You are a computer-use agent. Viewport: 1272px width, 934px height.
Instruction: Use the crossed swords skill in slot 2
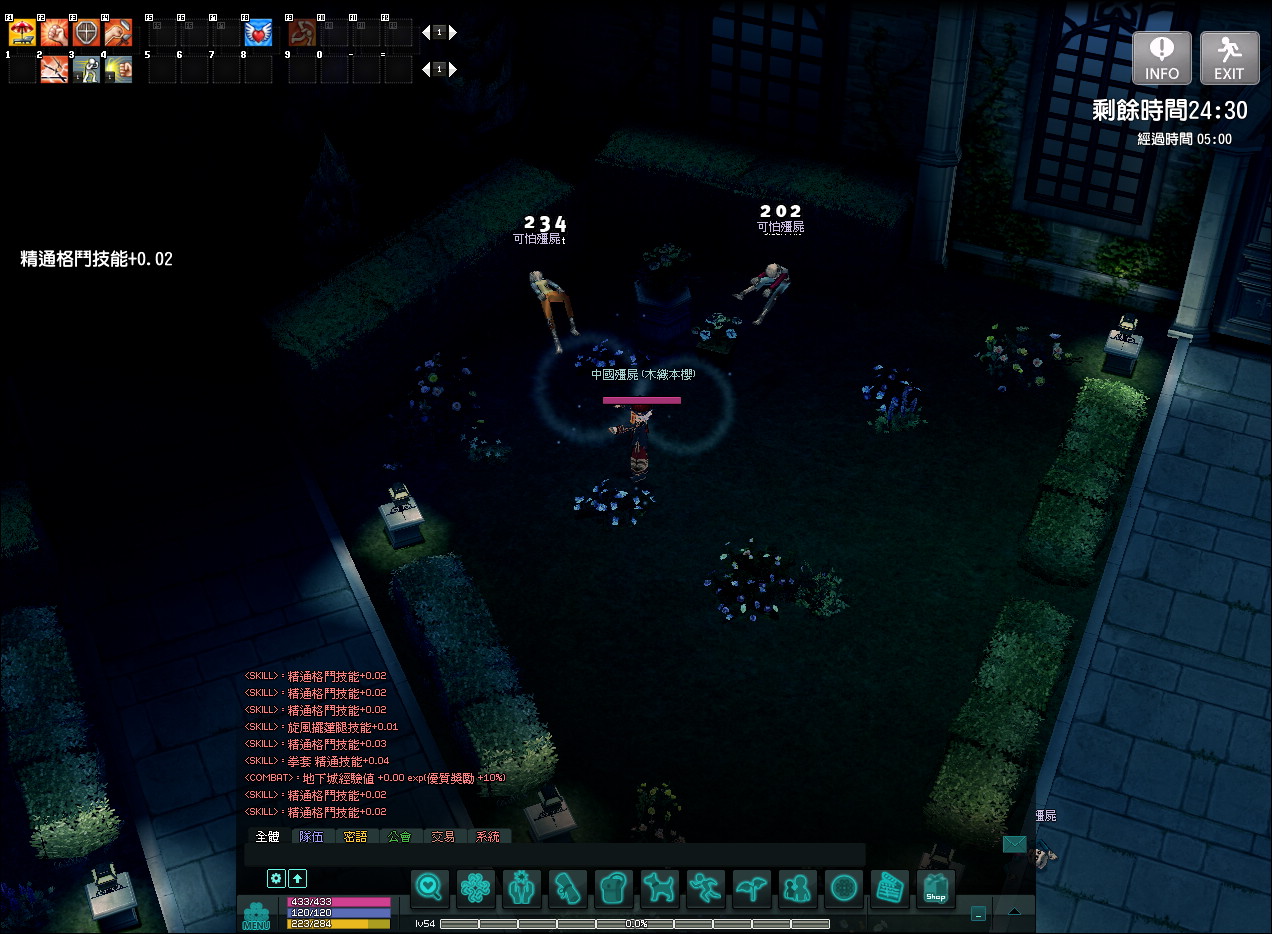54,70
